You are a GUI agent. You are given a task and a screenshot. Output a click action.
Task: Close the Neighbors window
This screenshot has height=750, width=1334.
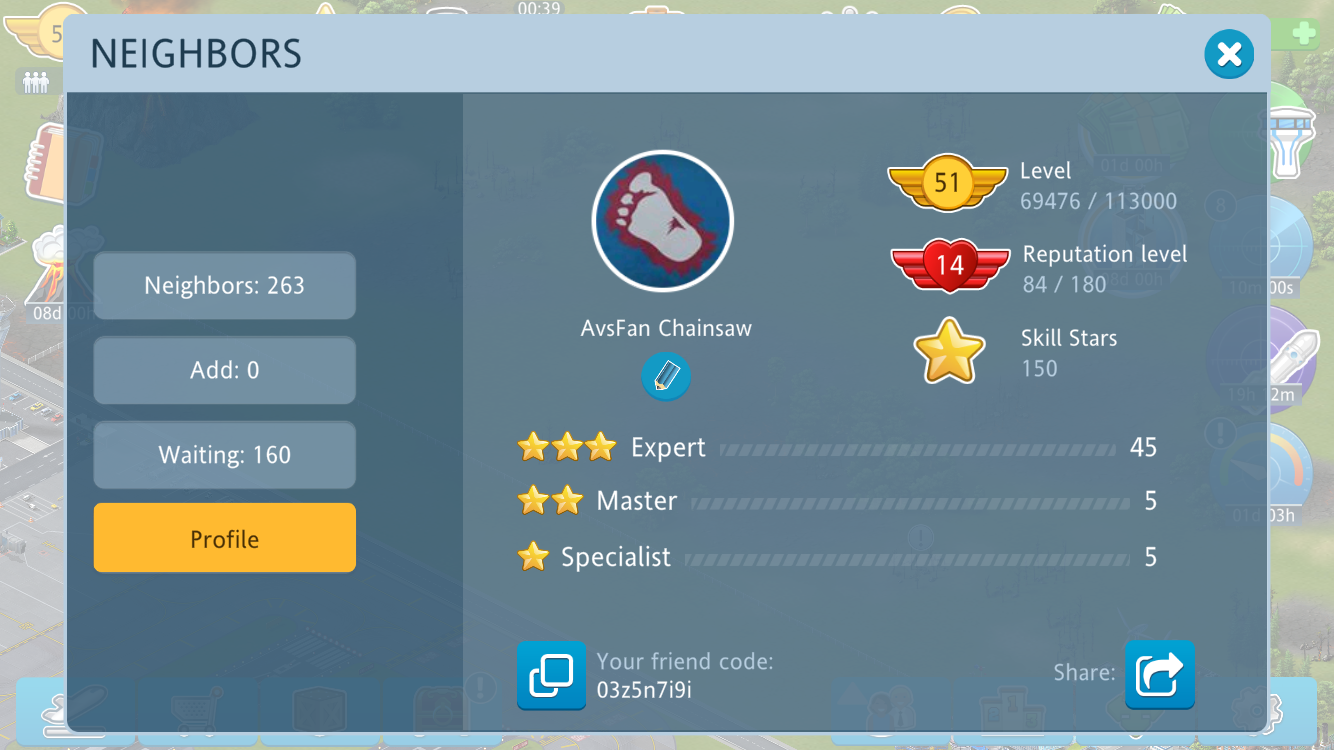(1229, 54)
